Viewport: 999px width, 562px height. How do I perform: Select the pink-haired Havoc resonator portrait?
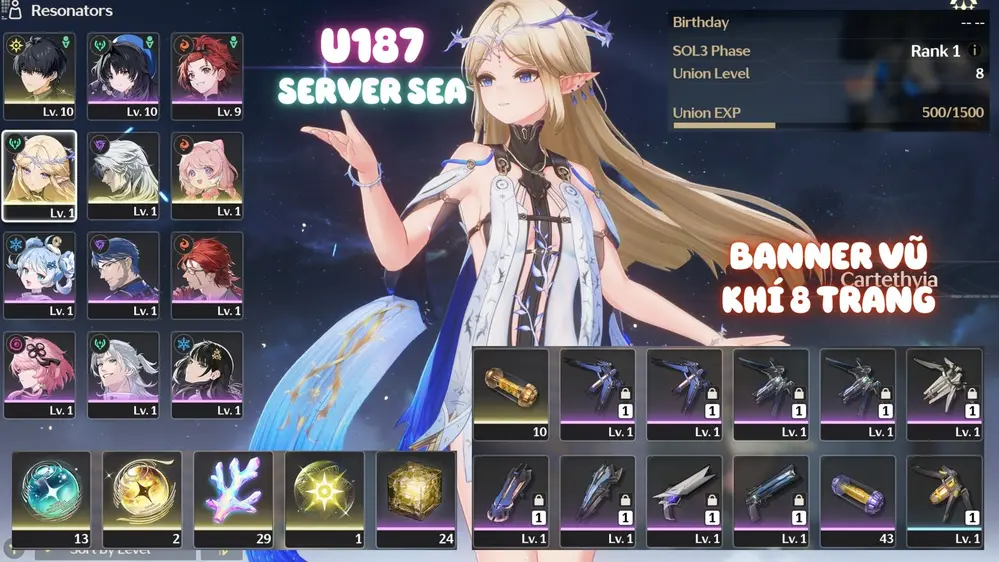tap(39, 374)
